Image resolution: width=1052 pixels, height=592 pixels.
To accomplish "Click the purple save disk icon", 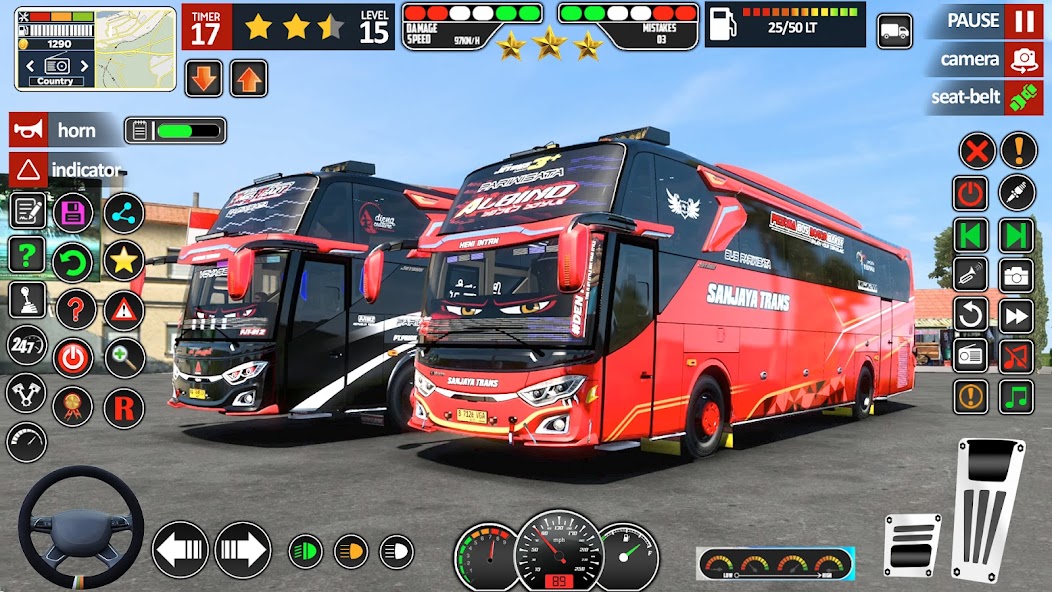I will (x=72, y=212).
